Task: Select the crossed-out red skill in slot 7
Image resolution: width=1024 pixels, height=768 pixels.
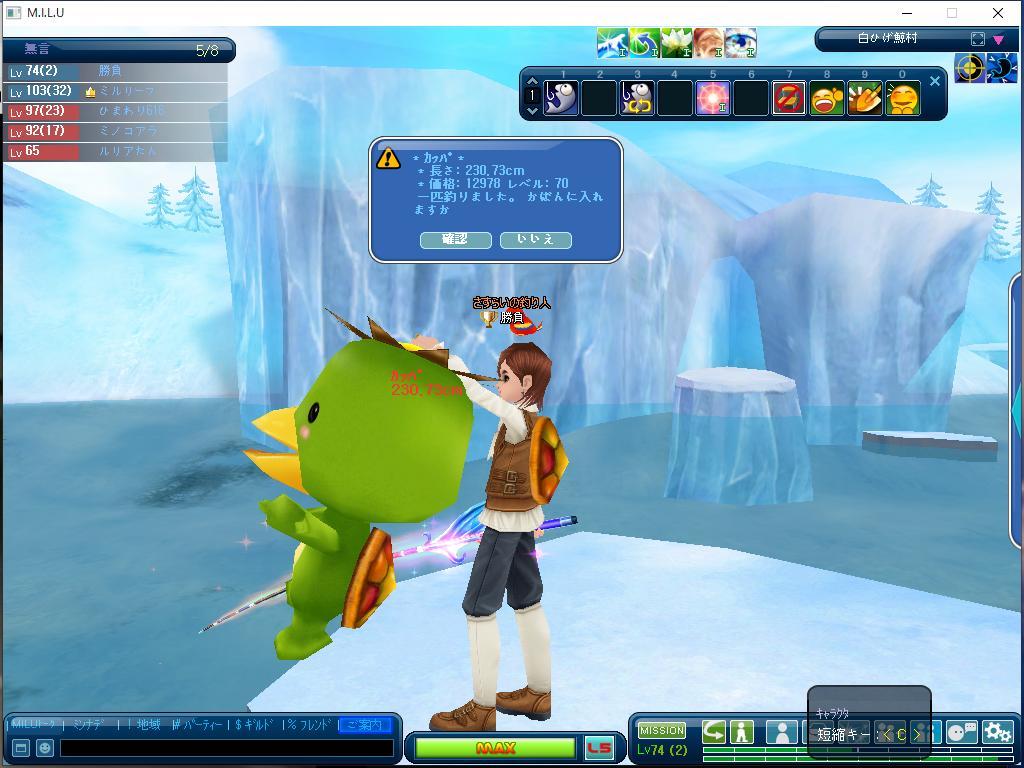Action: [x=789, y=99]
